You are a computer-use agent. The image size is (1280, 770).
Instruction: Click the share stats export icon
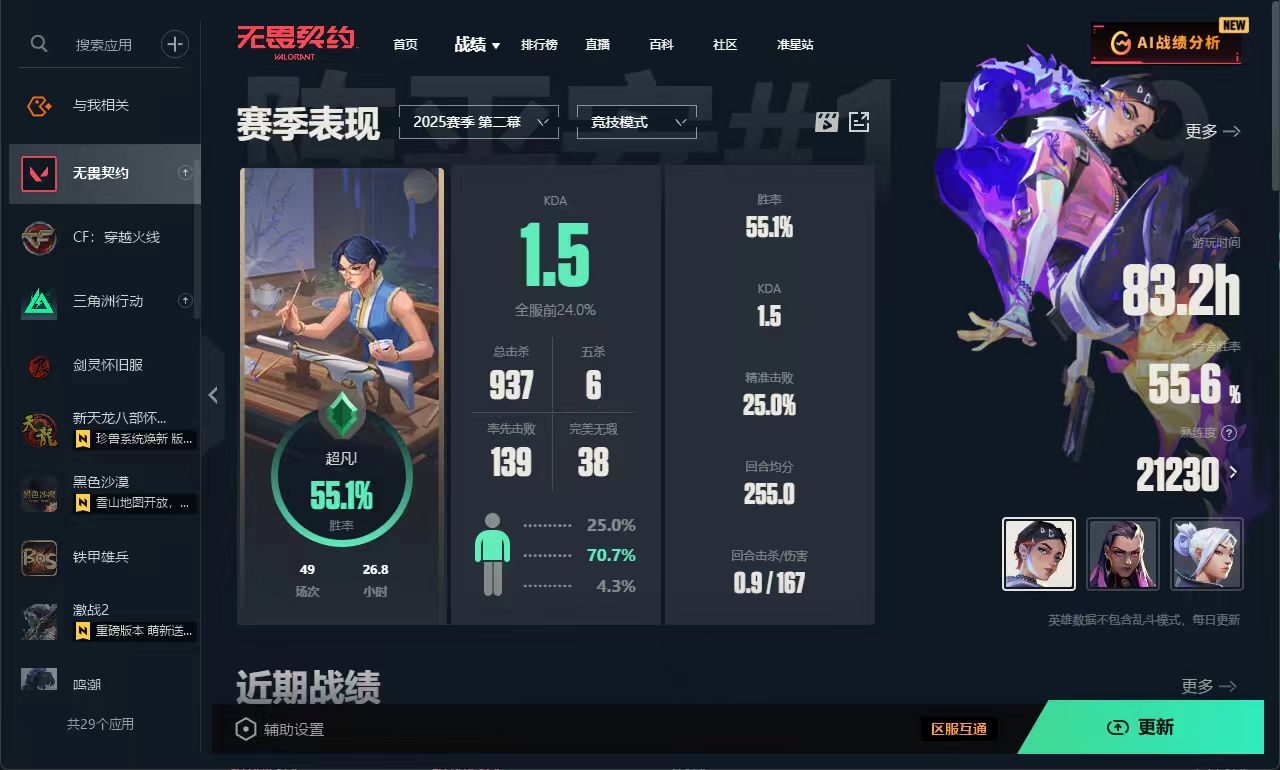point(858,121)
